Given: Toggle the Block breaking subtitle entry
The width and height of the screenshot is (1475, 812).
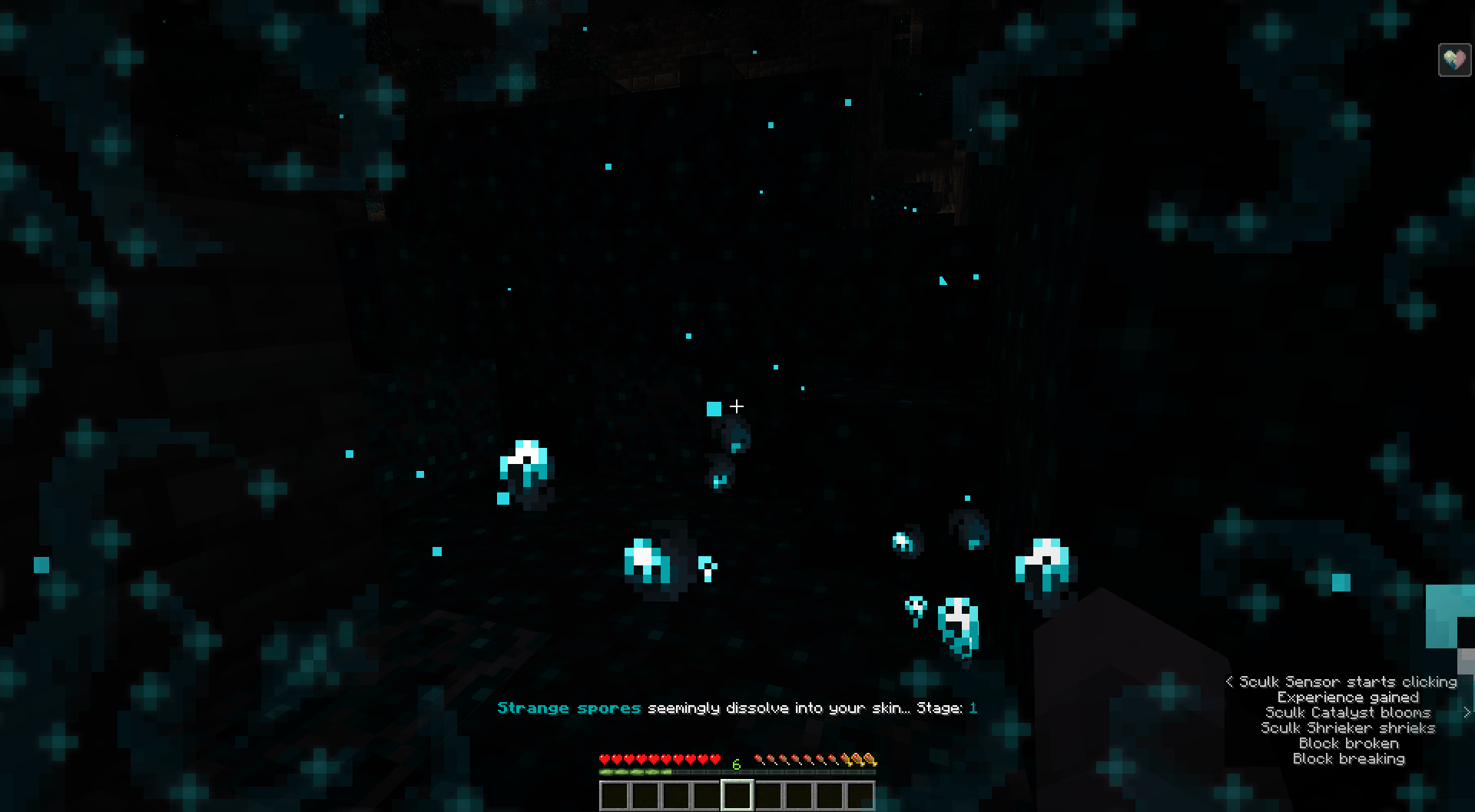Looking at the screenshot, I should [x=1348, y=761].
